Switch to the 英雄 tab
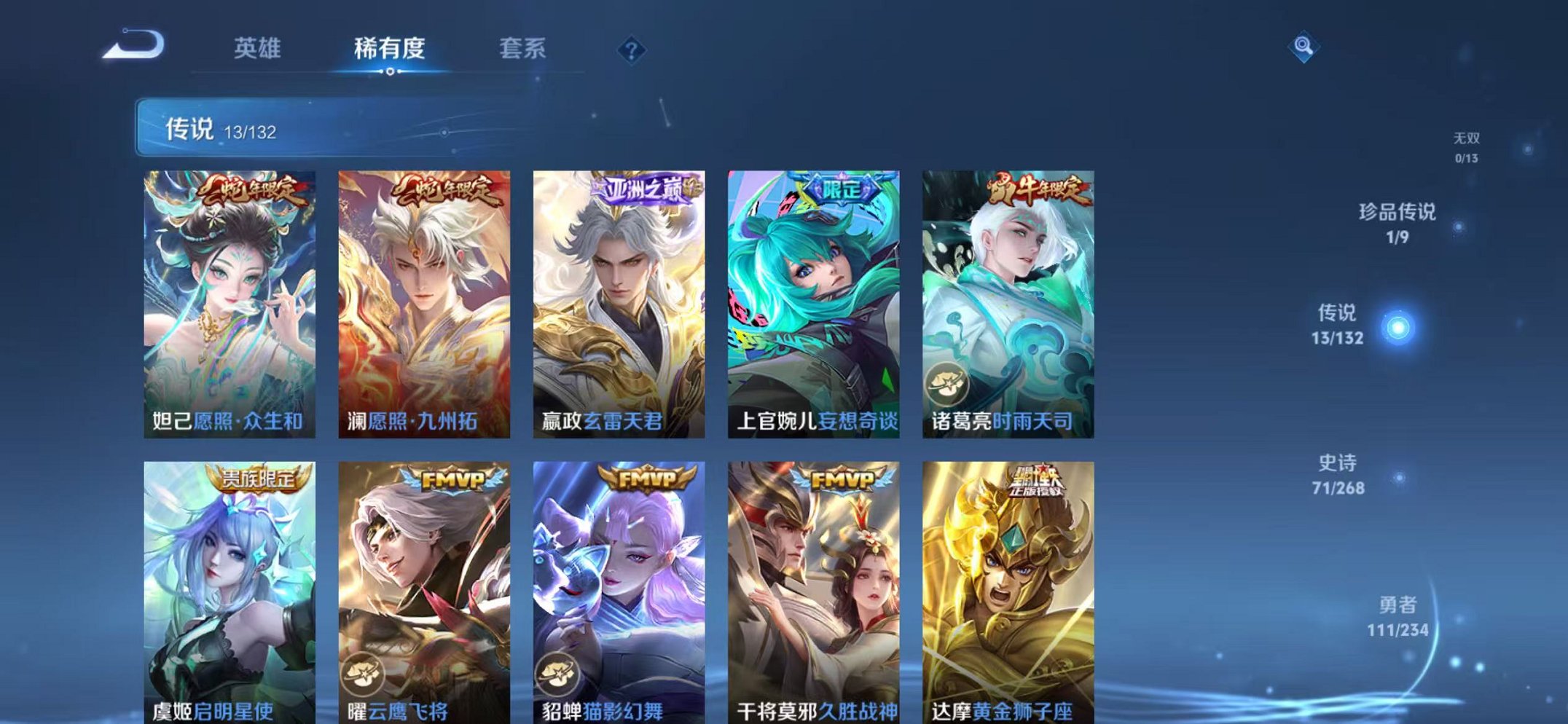 259,47
